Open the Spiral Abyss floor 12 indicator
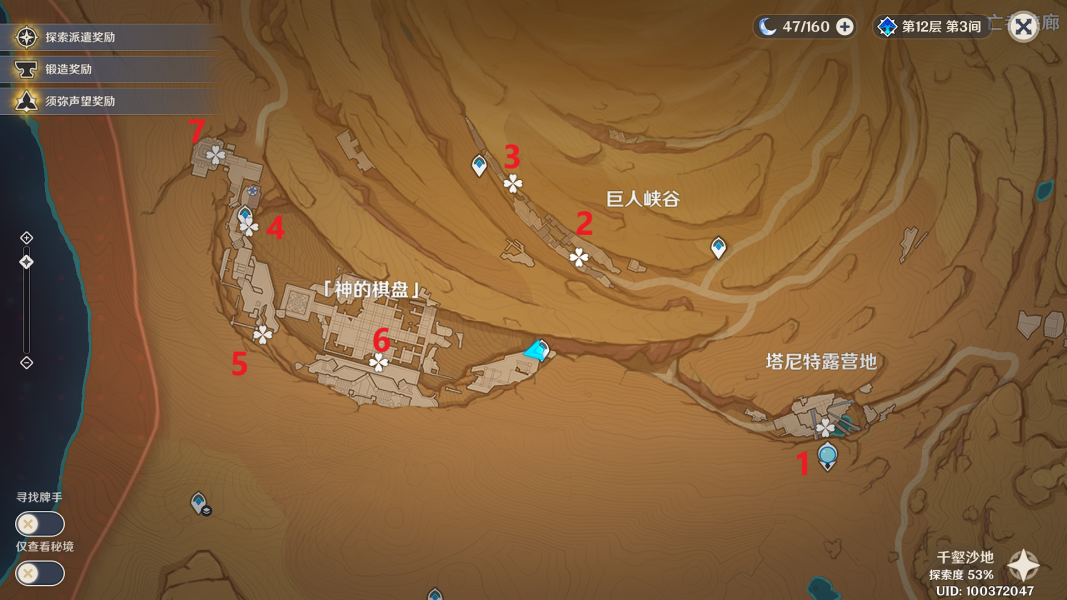This screenshot has width=1067, height=600. click(929, 27)
